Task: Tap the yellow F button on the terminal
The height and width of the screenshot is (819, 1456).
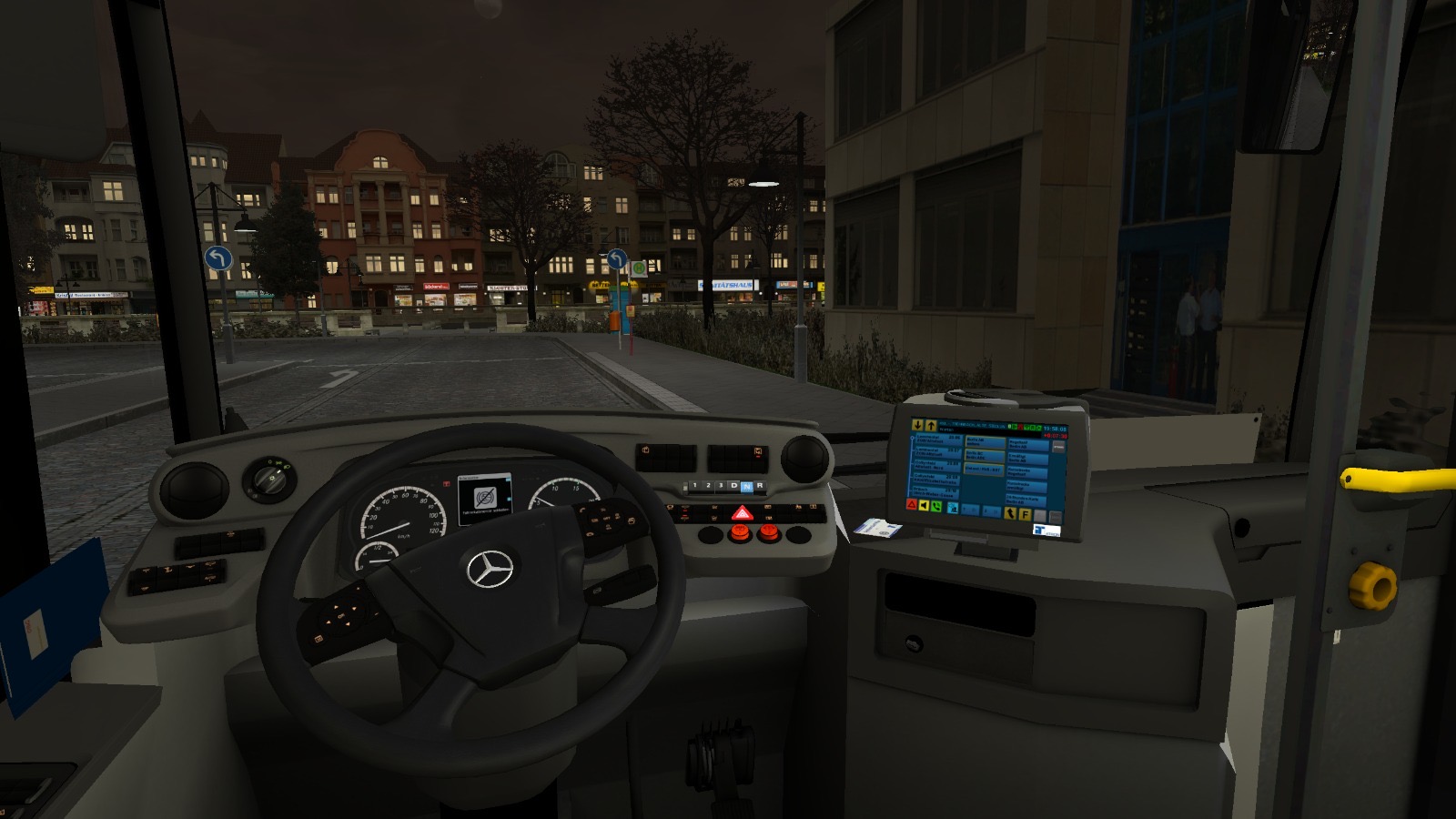Action: [x=1026, y=514]
